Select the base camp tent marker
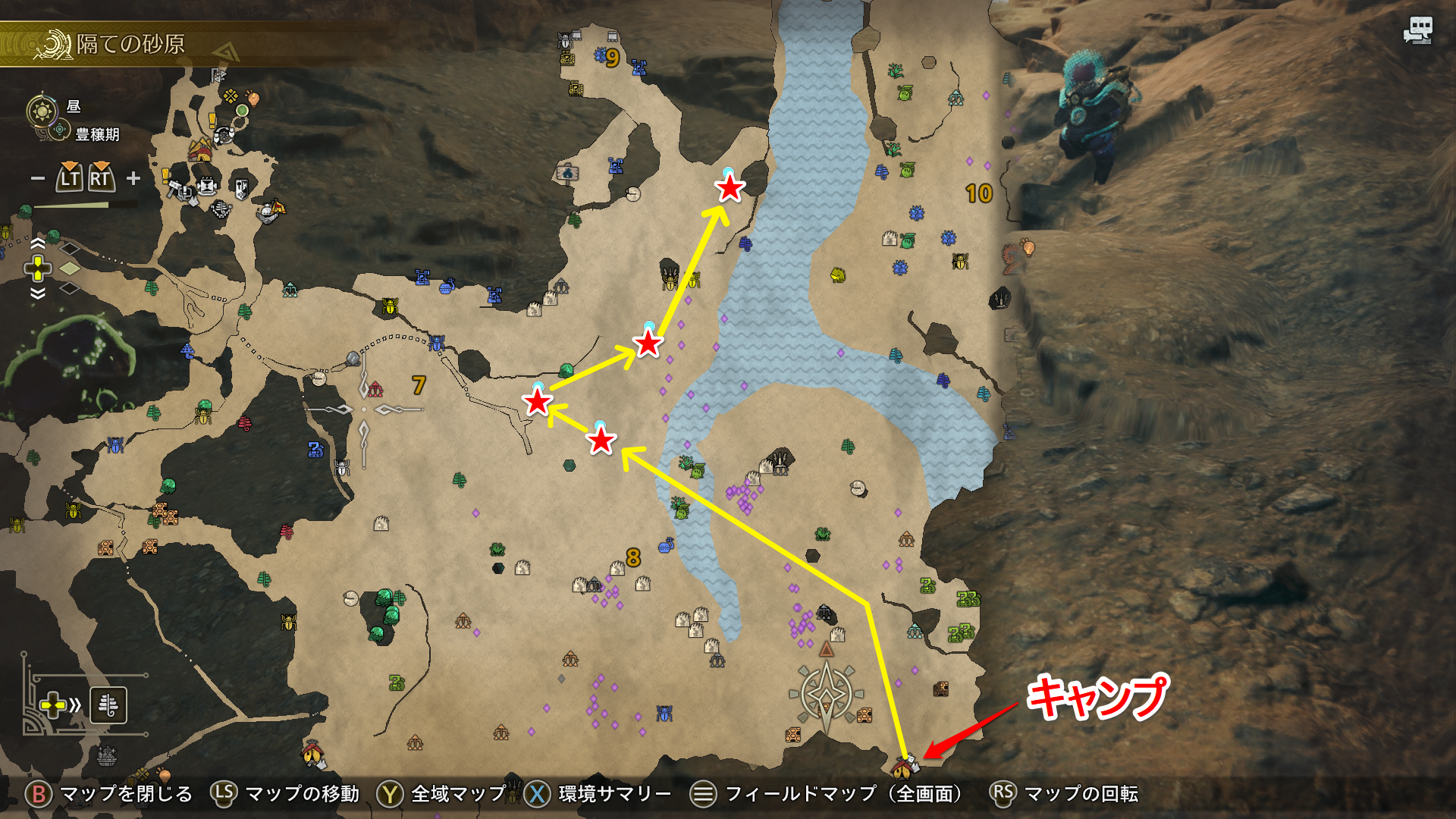 [199, 149]
